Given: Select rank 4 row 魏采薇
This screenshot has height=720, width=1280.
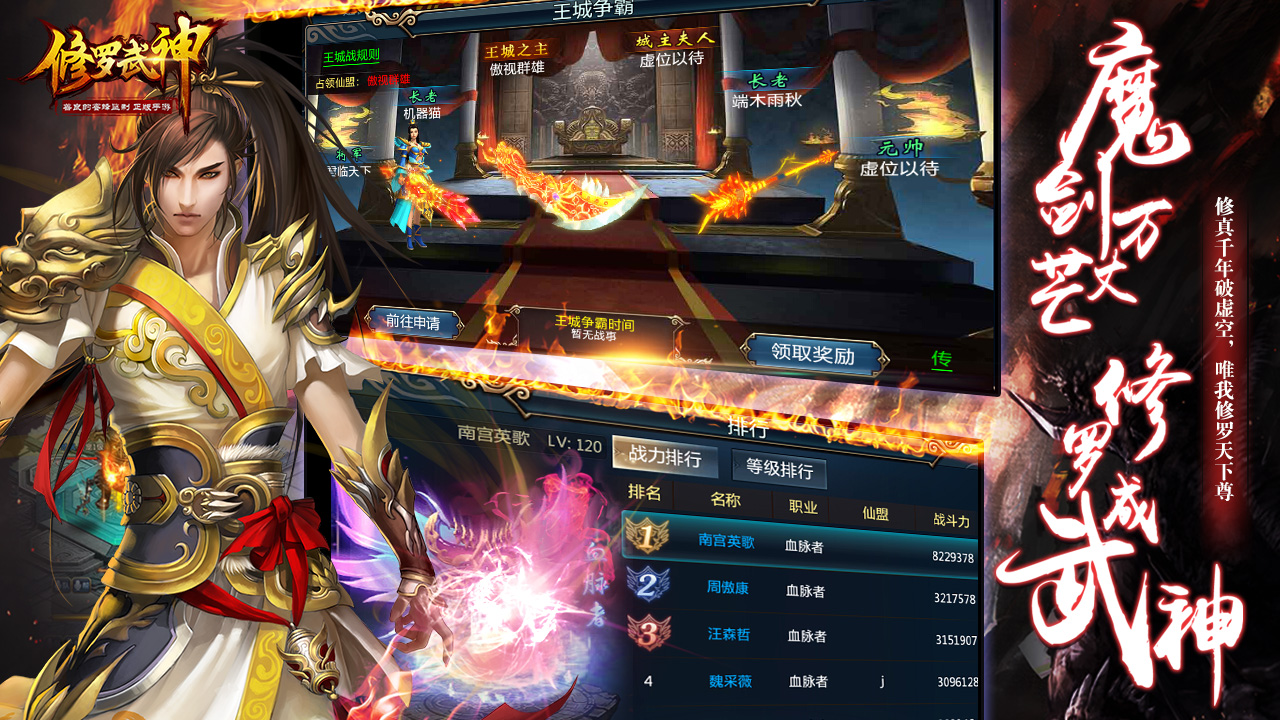Looking at the screenshot, I should 800,682.
